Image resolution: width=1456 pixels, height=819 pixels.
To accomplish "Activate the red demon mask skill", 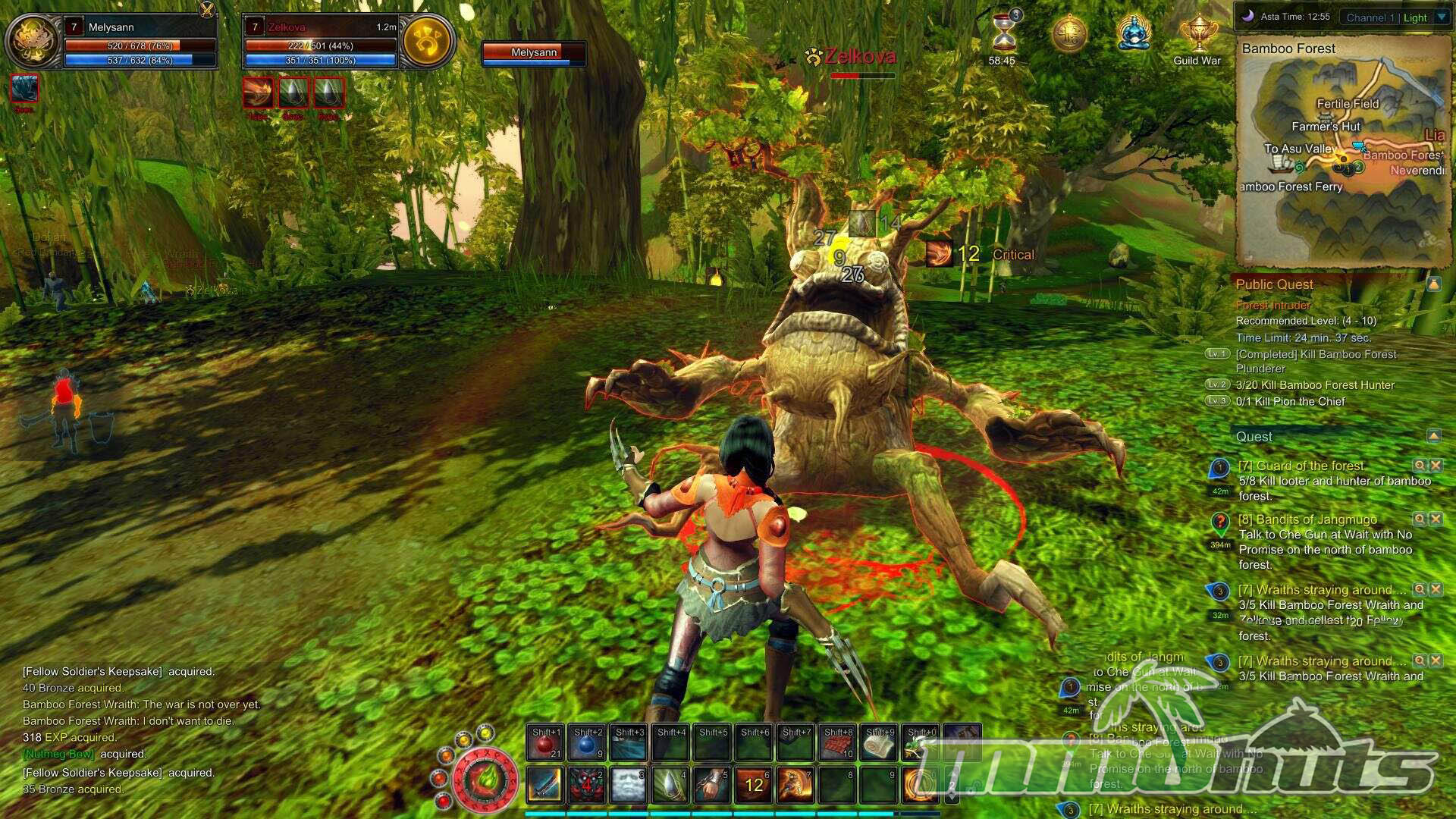I will point(587,785).
